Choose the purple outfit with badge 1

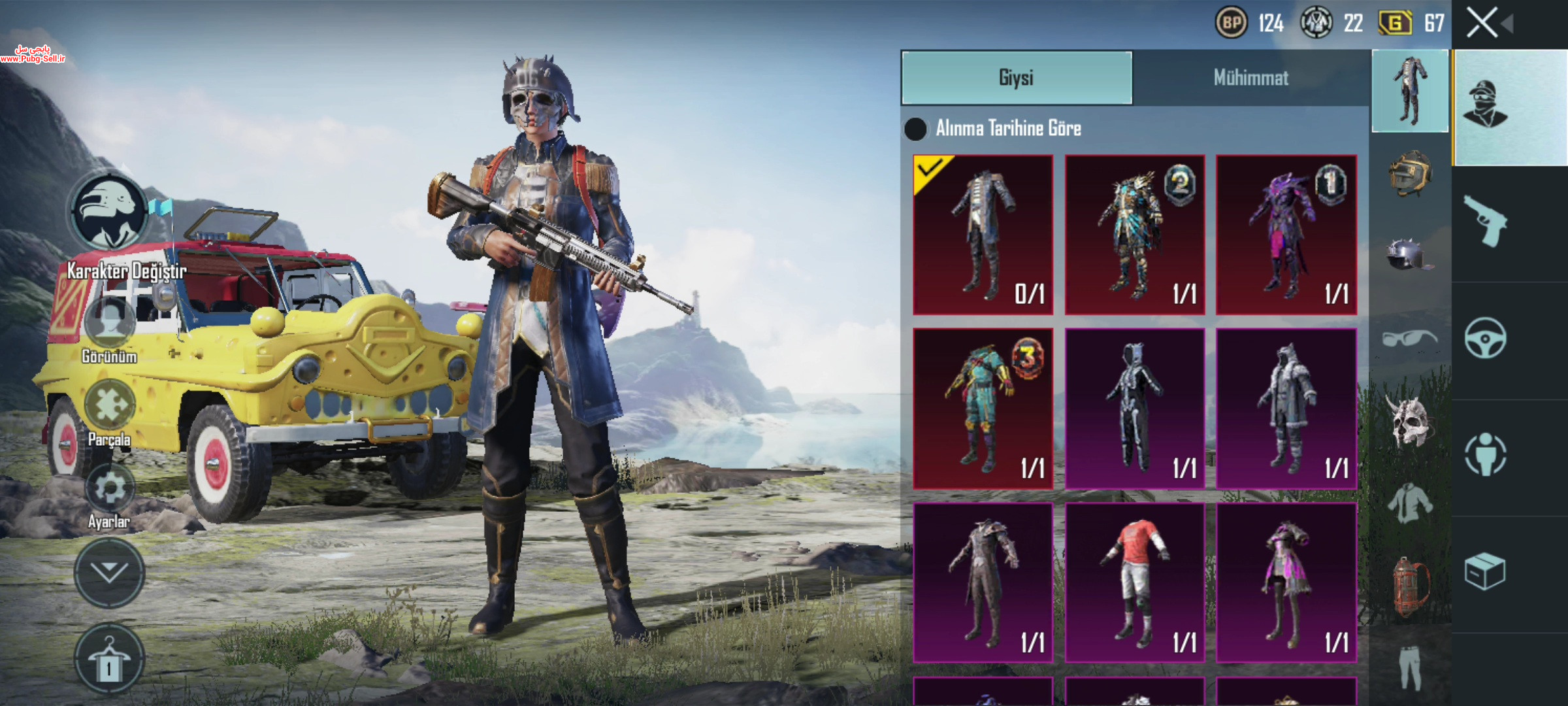(x=1286, y=235)
